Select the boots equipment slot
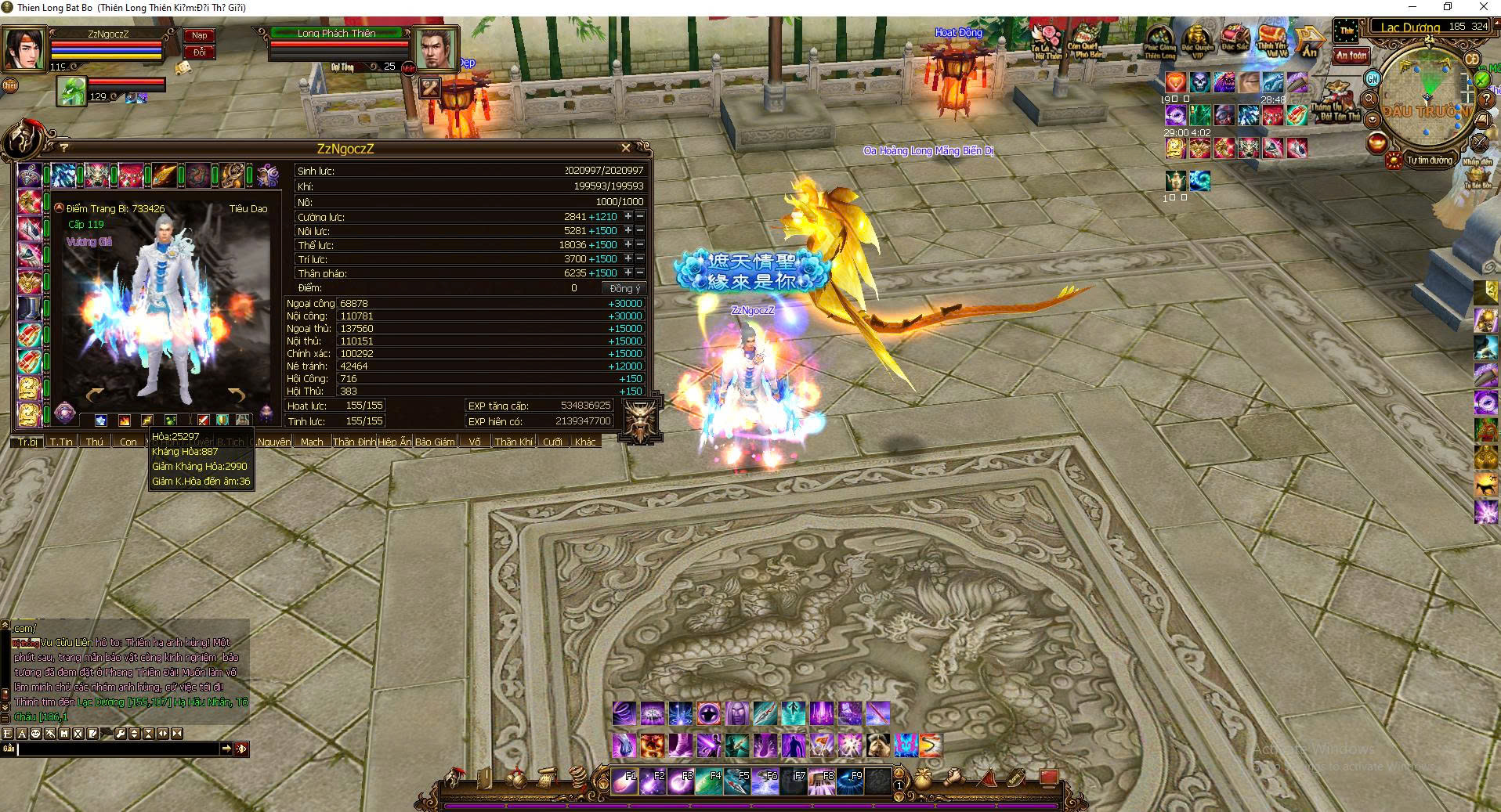Image resolution: width=1501 pixels, height=812 pixels. (29, 308)
